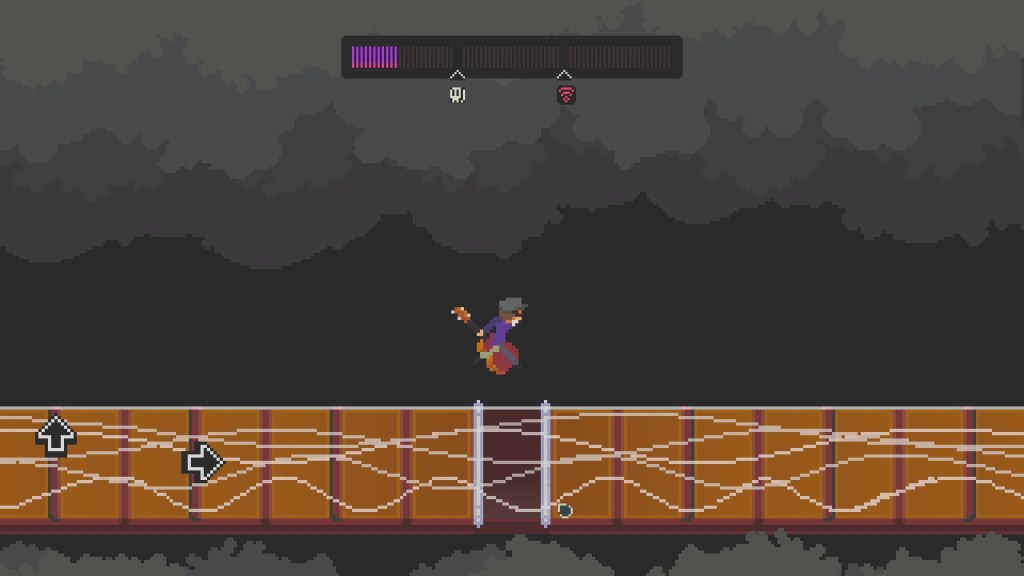1024x576 pixels.
Task: Click the white skull milestone icon
Action: coord(457,95)
